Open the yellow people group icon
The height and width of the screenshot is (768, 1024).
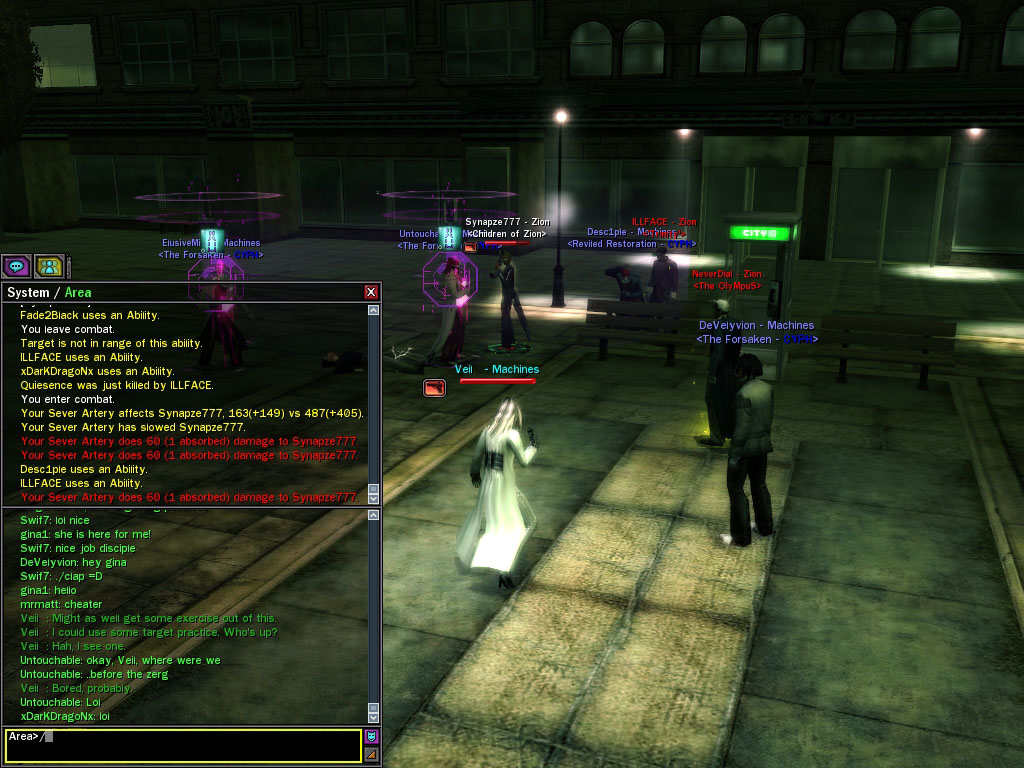(49, 266)
